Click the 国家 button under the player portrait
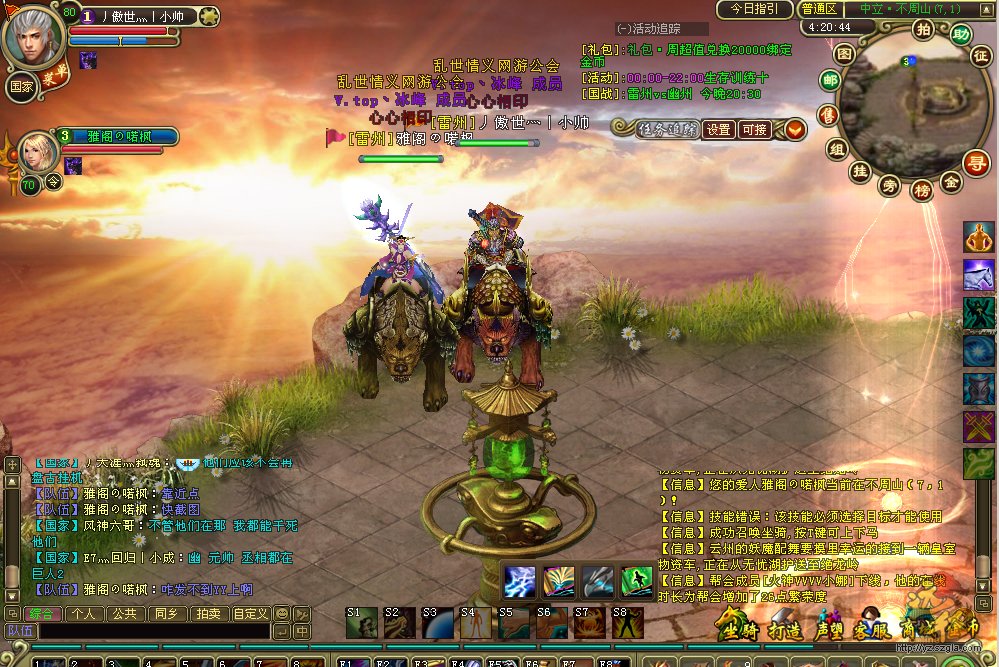This screenshot has width=999, height=667. (x=19, y=86)
